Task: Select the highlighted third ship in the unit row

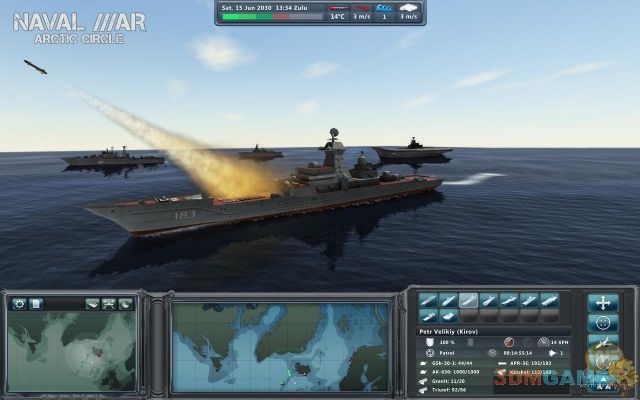Action: (468, 300)
